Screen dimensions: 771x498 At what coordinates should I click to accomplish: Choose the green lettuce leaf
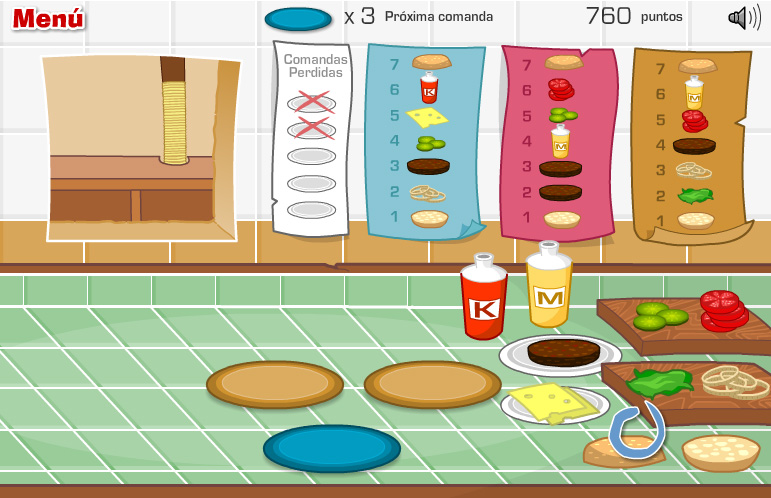click(x=659, y=381)
